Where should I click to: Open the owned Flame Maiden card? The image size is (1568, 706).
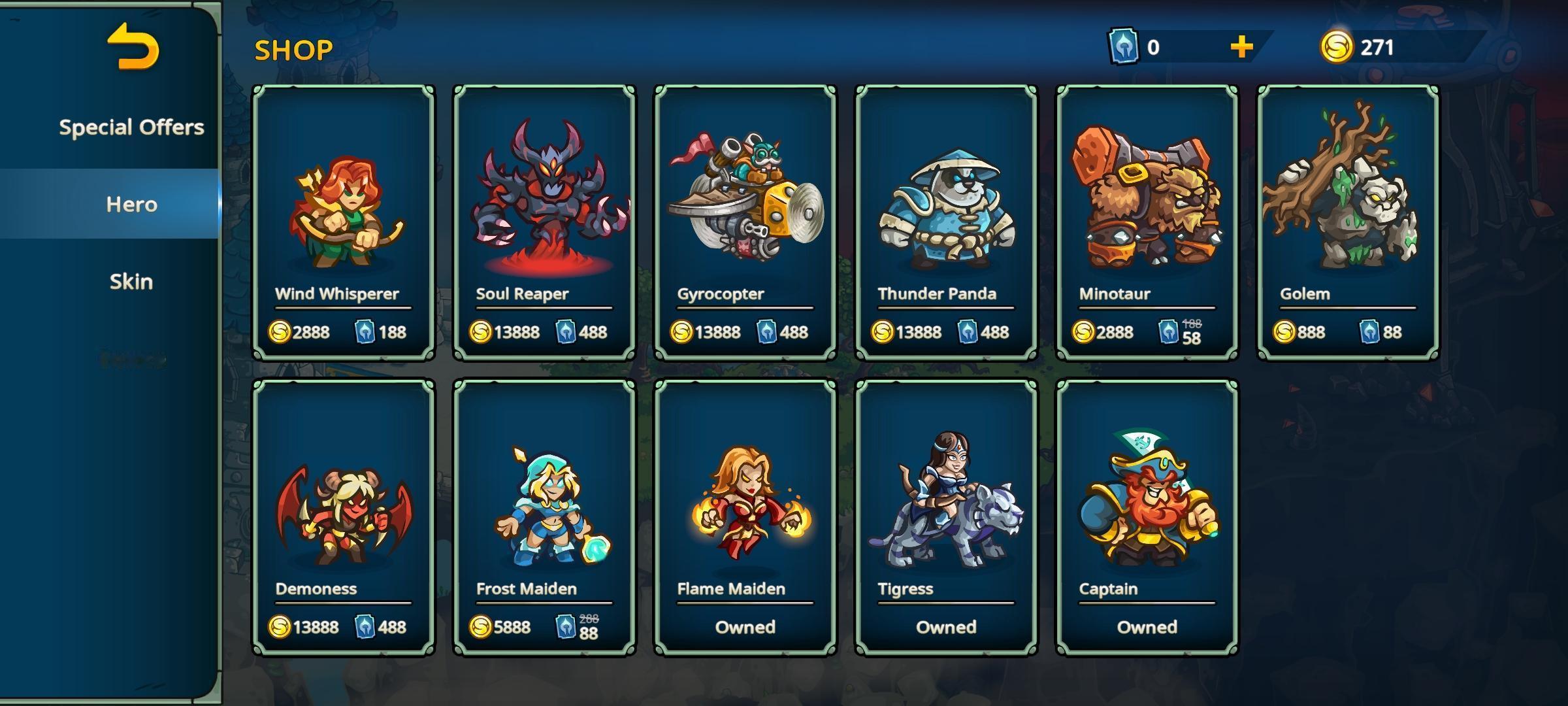point(745,517)
